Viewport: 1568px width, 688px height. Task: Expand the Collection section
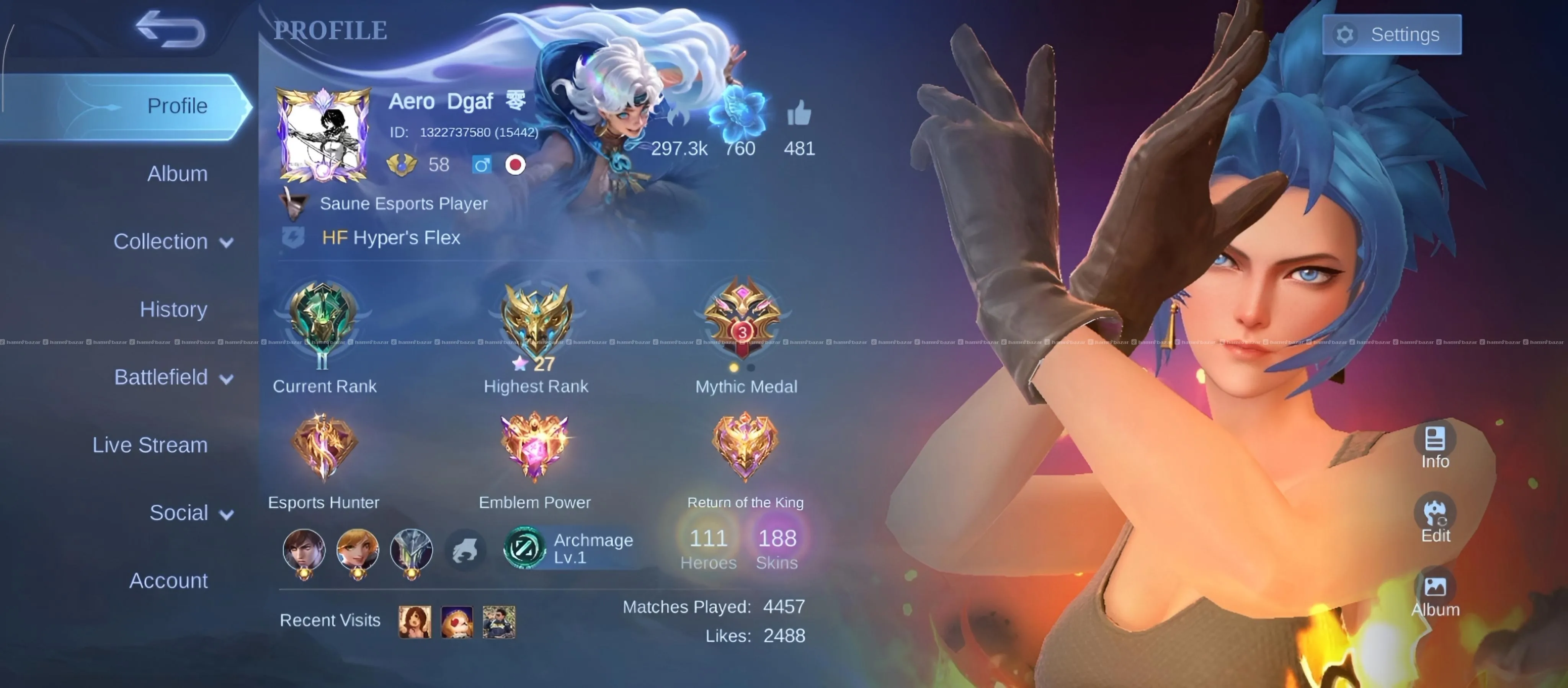tap(173, 241)
